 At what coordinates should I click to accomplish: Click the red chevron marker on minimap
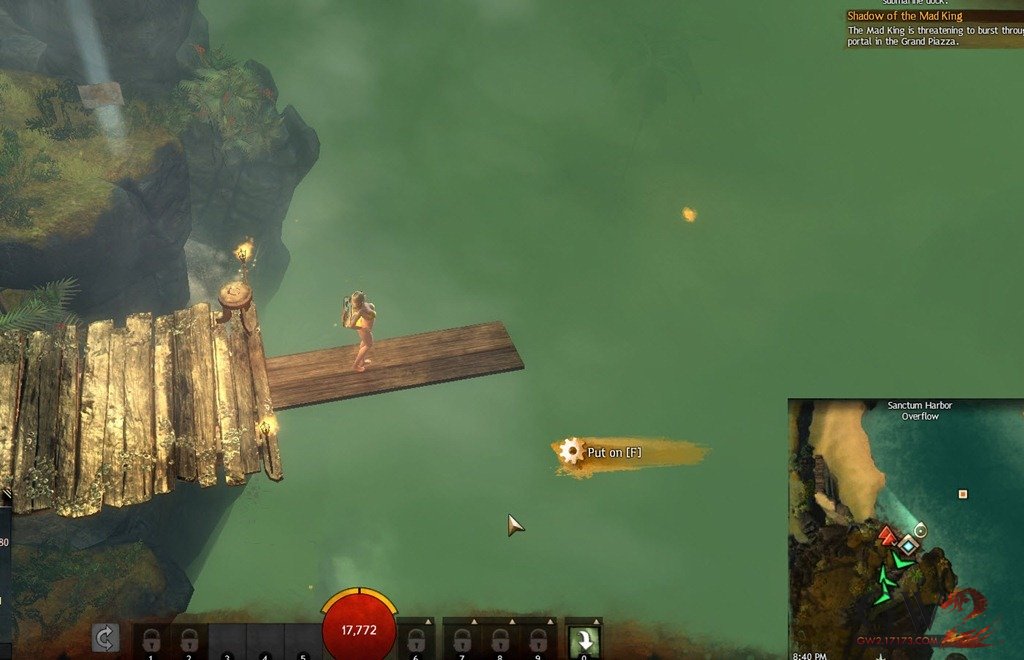point(887,538)
